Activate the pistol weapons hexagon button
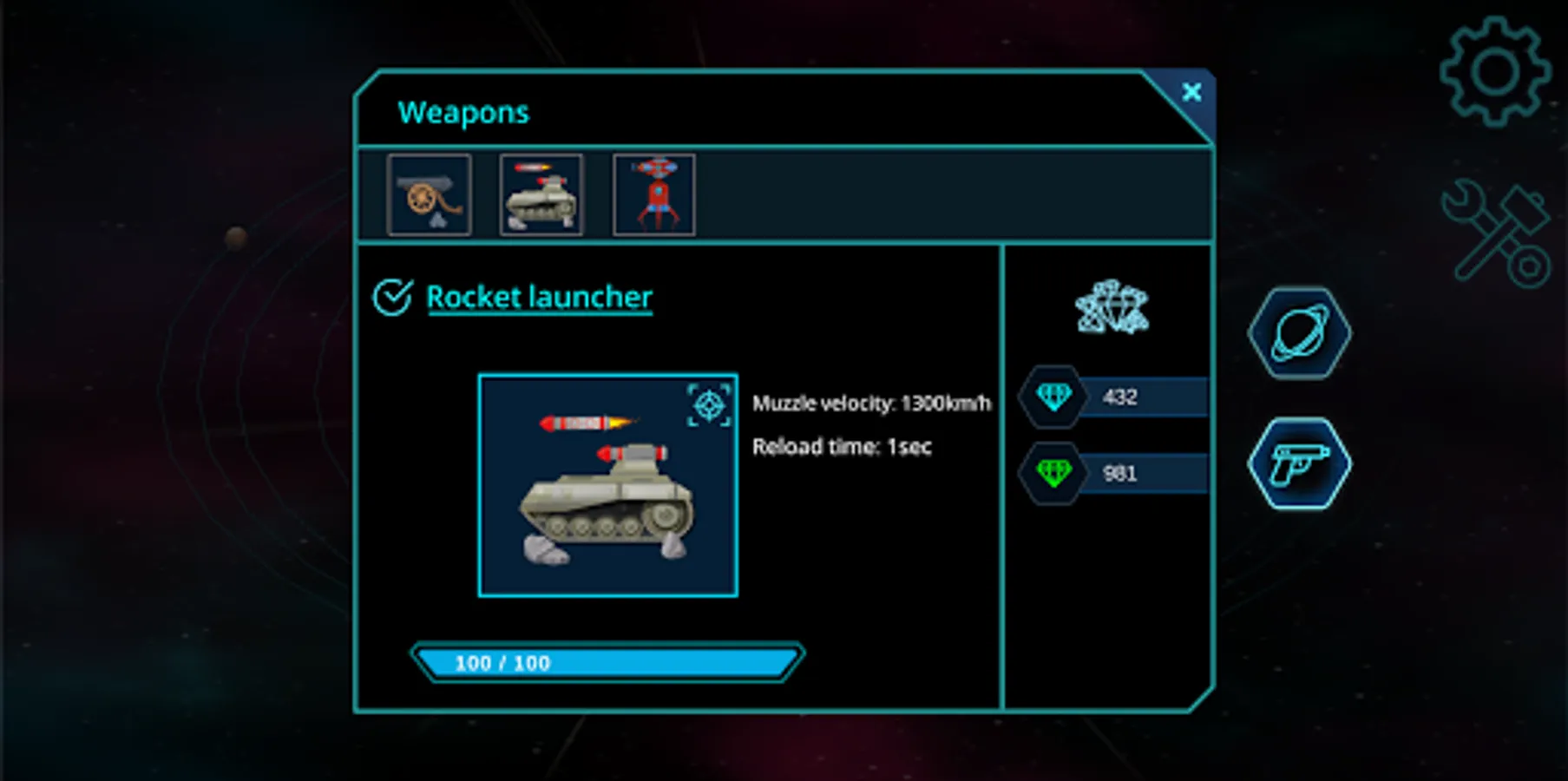Viewport: 1568px width, 781px height. coord(1299,463)
